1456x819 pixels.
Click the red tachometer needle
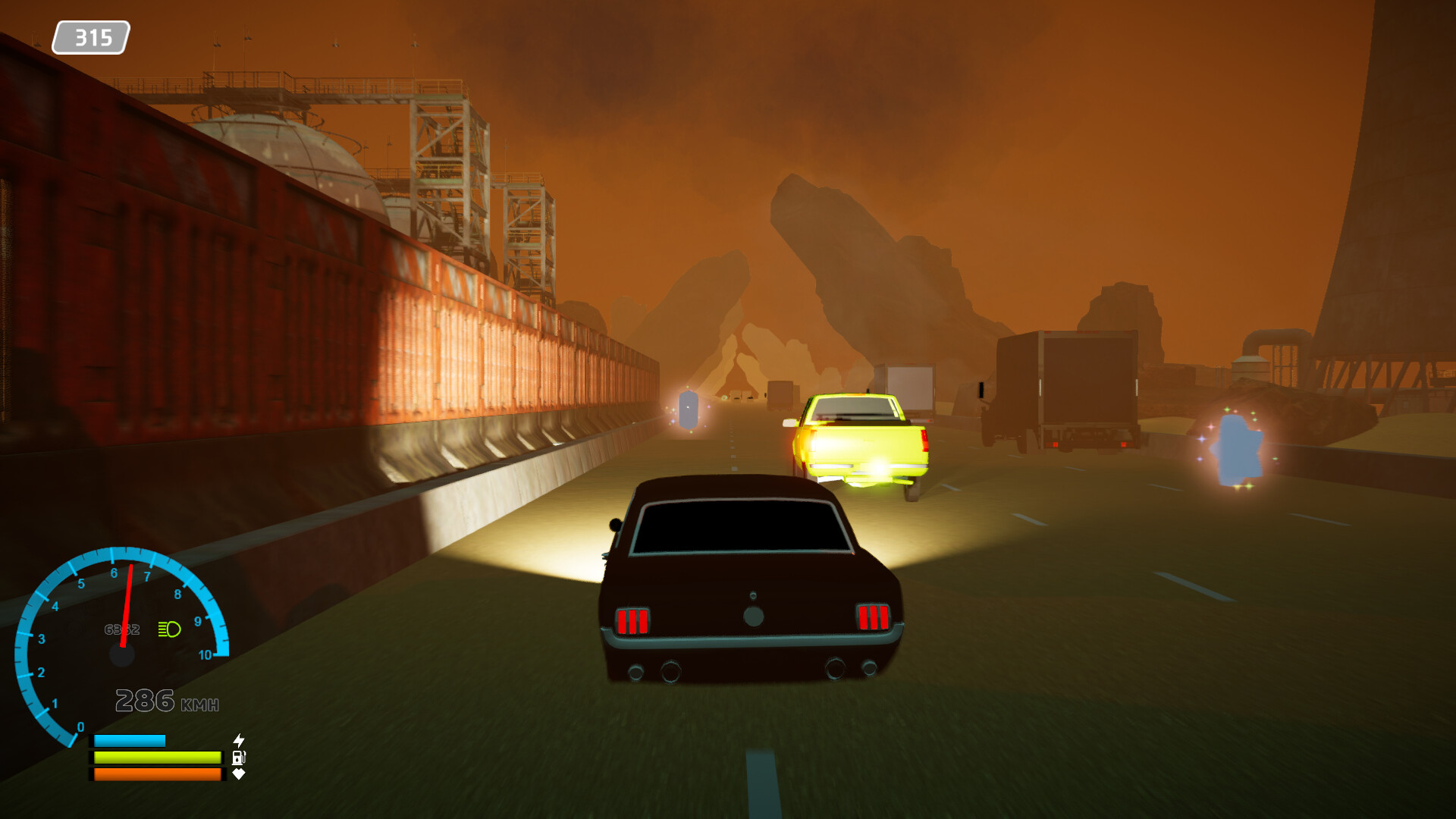127,607
